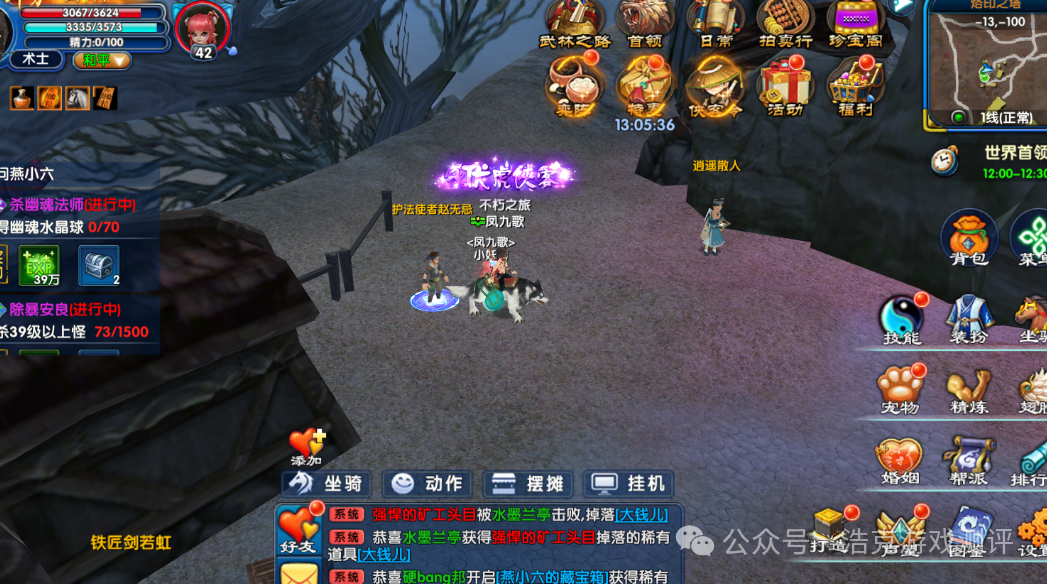Open the 首领 boss menu

[x=645, y=23]
